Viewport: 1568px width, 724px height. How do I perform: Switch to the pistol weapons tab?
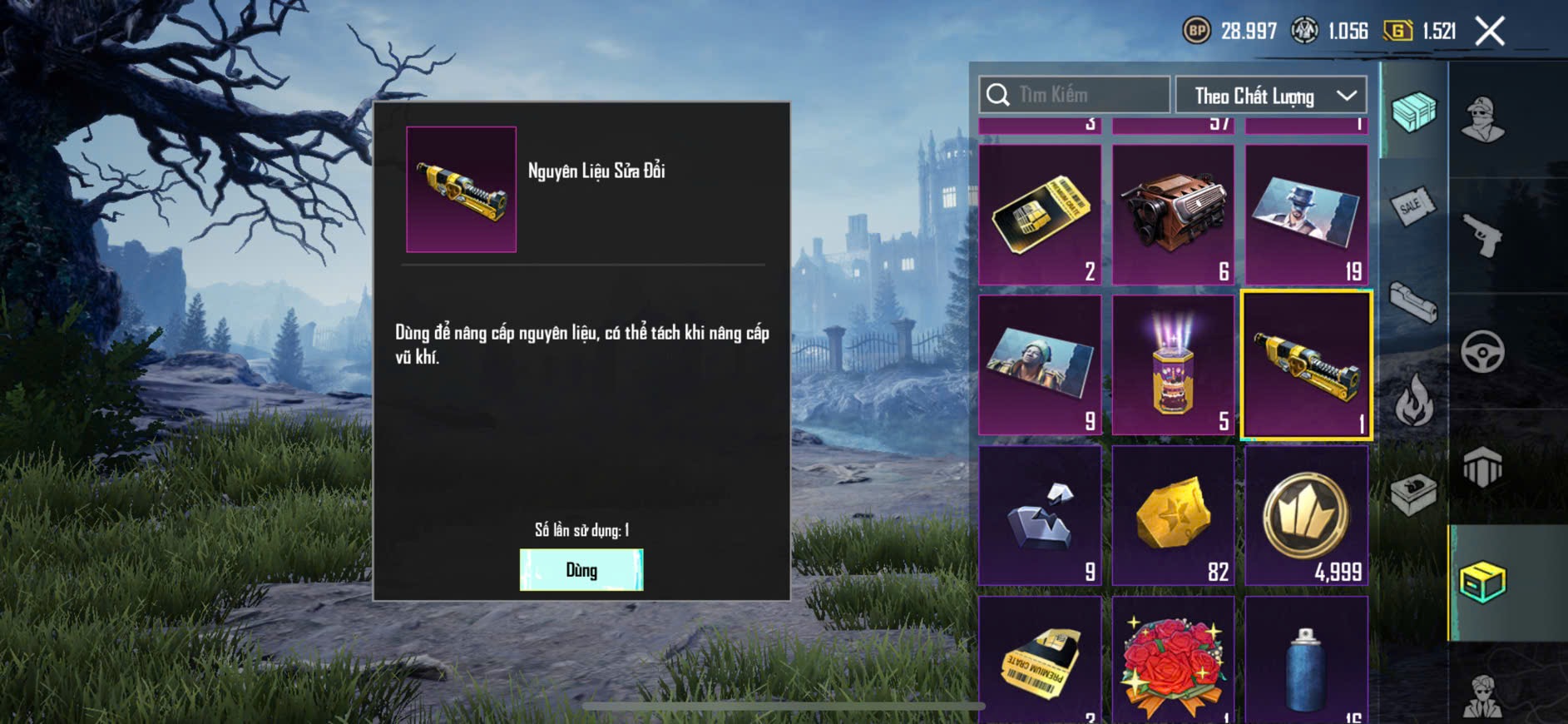[1482, 236]
